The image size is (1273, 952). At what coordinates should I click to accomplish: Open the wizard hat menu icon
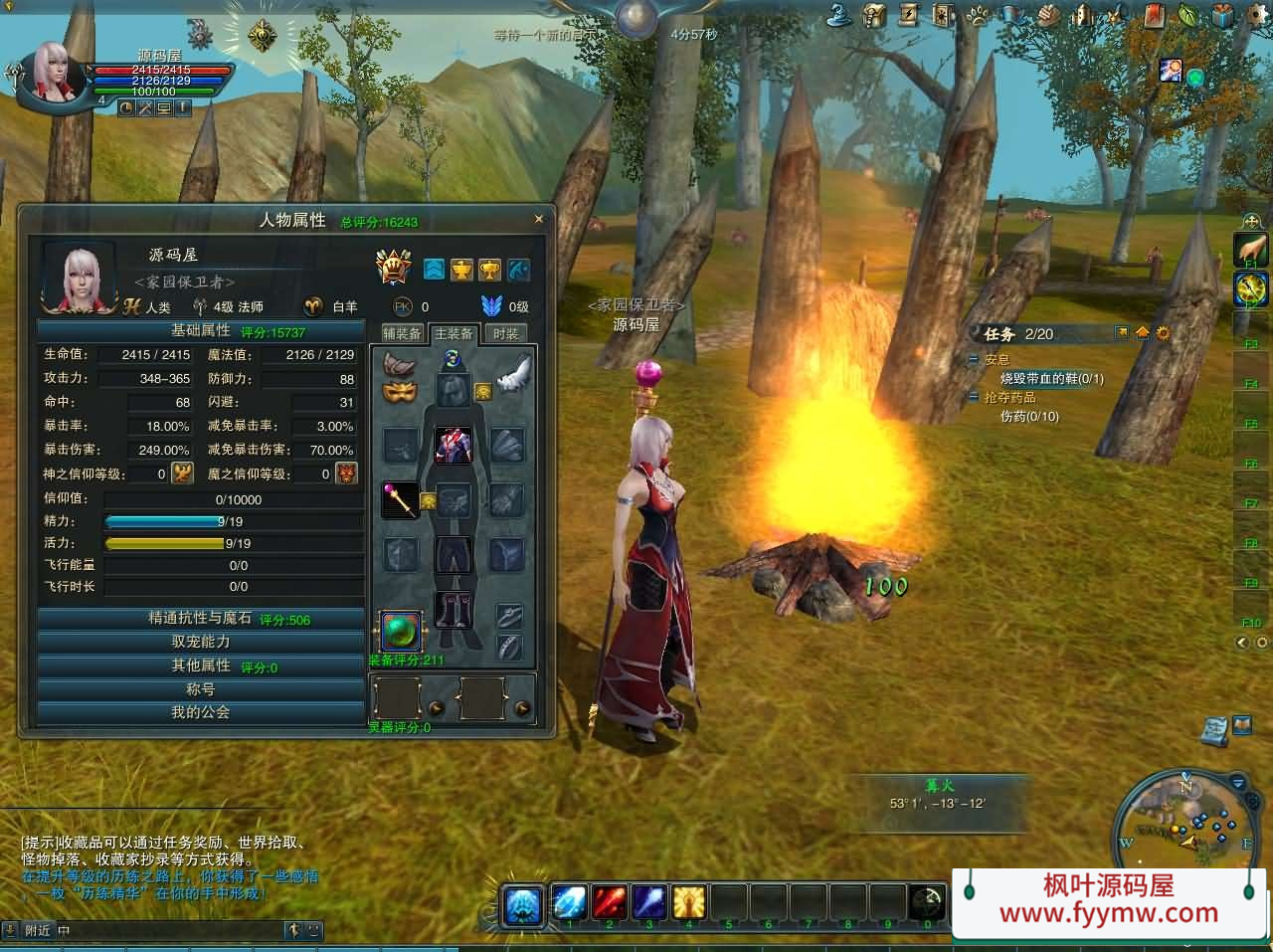pos(839,15)
